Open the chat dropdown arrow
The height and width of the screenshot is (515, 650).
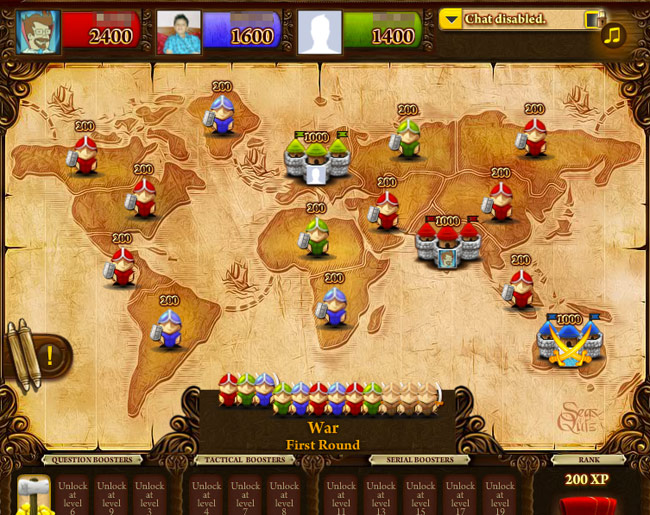pos(450,19)
